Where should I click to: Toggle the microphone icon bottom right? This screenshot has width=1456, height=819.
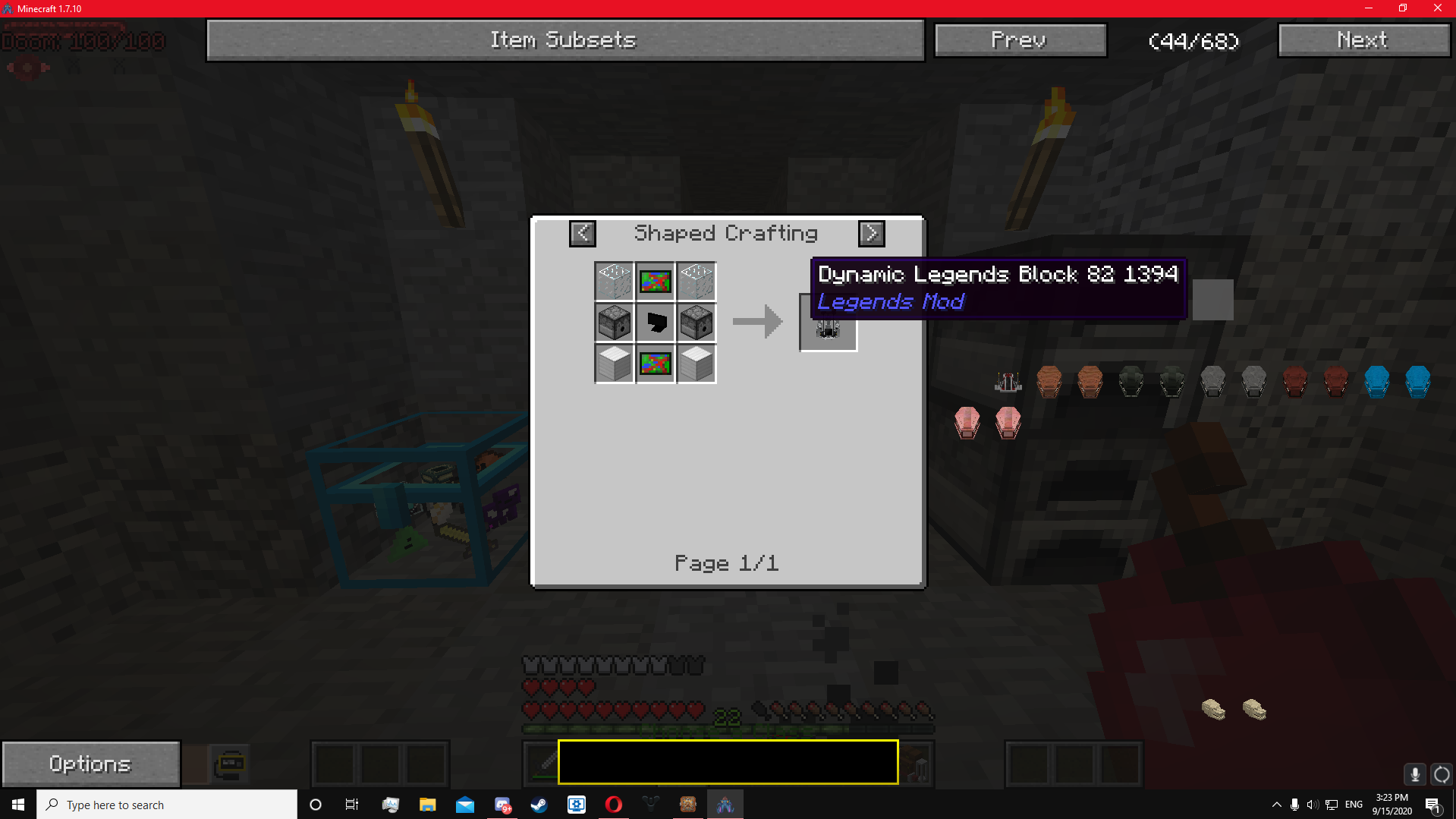(x=1414, y=774)
